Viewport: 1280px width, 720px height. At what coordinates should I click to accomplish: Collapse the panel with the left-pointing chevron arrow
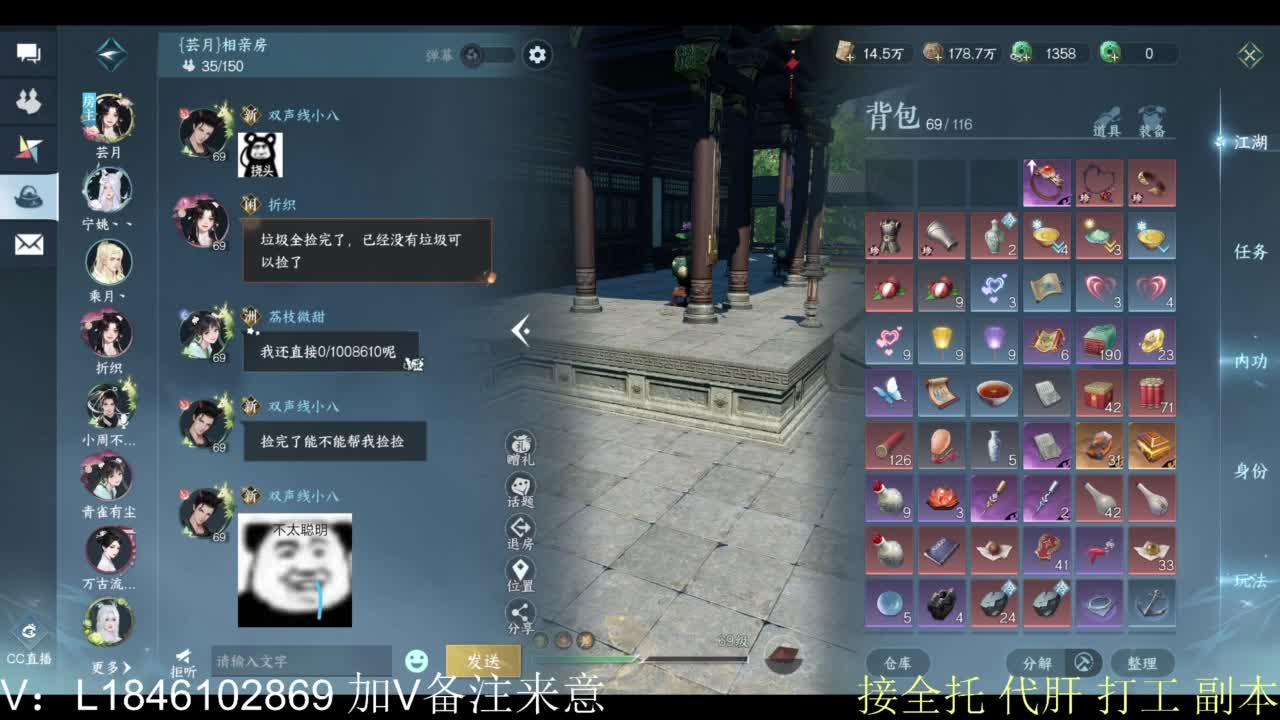[519, 331]
